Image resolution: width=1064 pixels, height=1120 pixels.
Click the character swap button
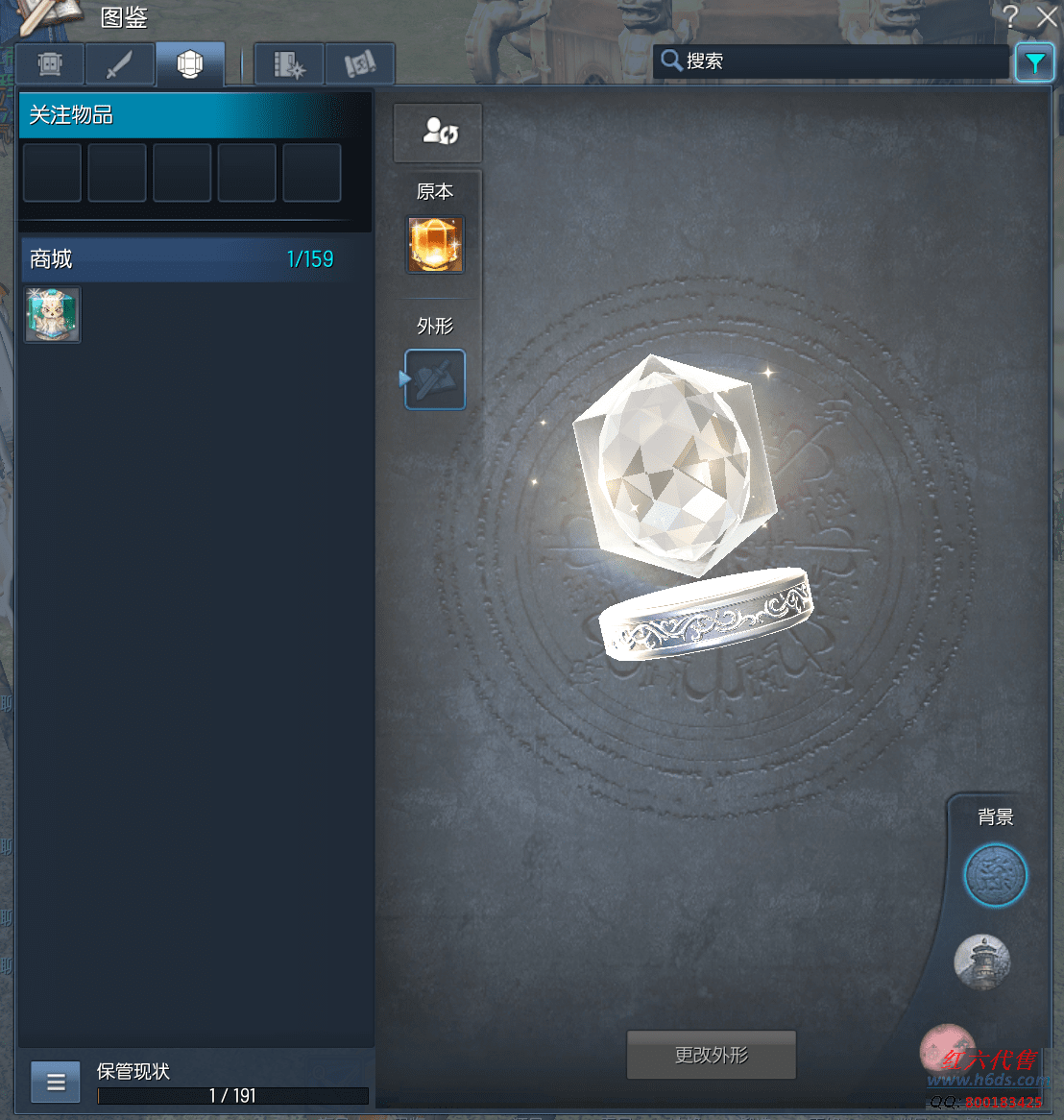click(x=438, y=133)
